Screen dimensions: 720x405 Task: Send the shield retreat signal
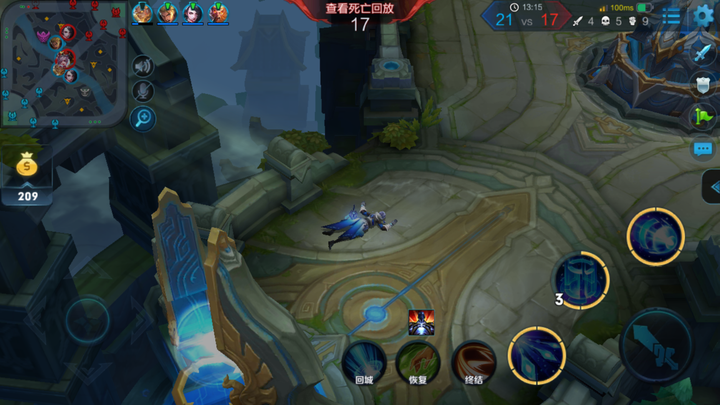(703, 85)
